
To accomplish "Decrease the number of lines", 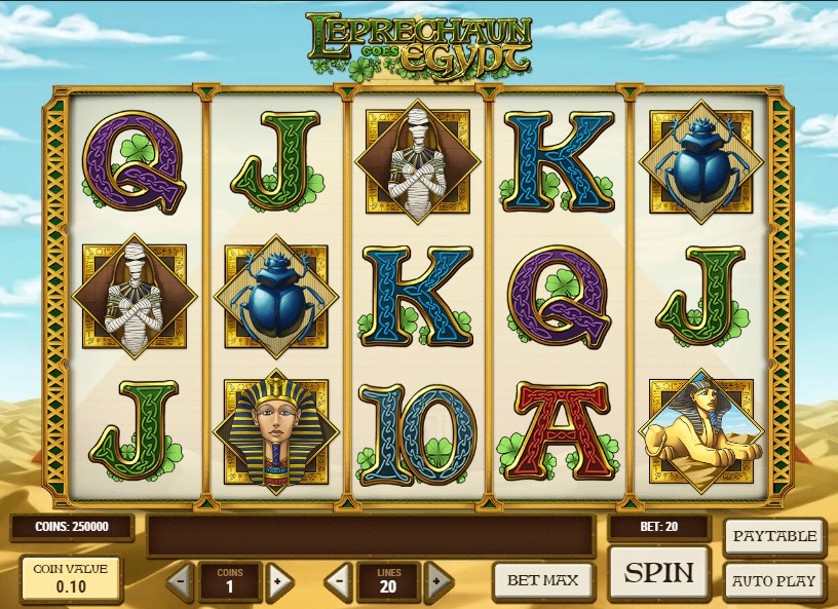I will [x=340, y=579].
